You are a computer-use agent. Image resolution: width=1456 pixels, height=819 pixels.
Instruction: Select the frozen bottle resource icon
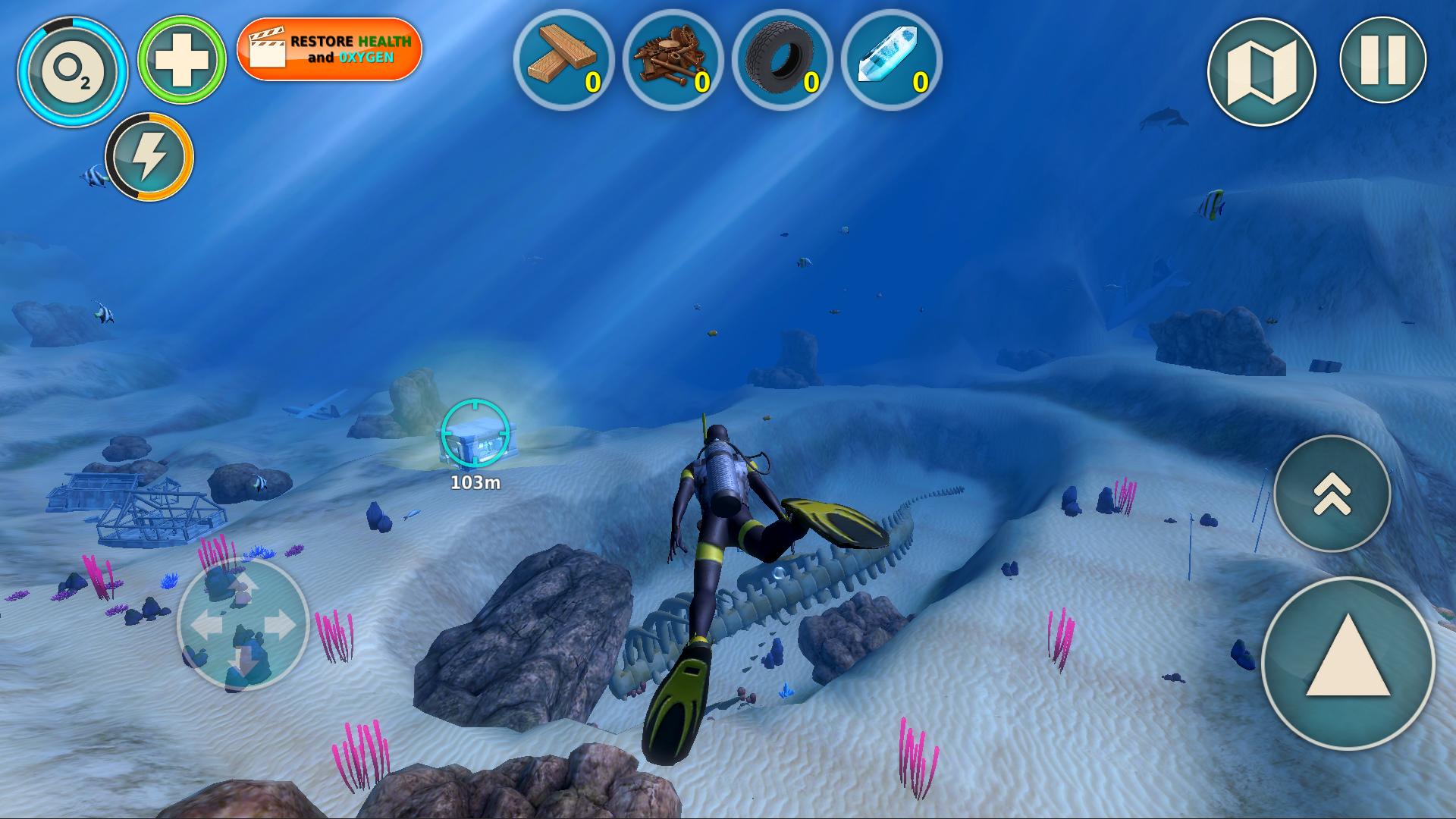coord(889,57)
